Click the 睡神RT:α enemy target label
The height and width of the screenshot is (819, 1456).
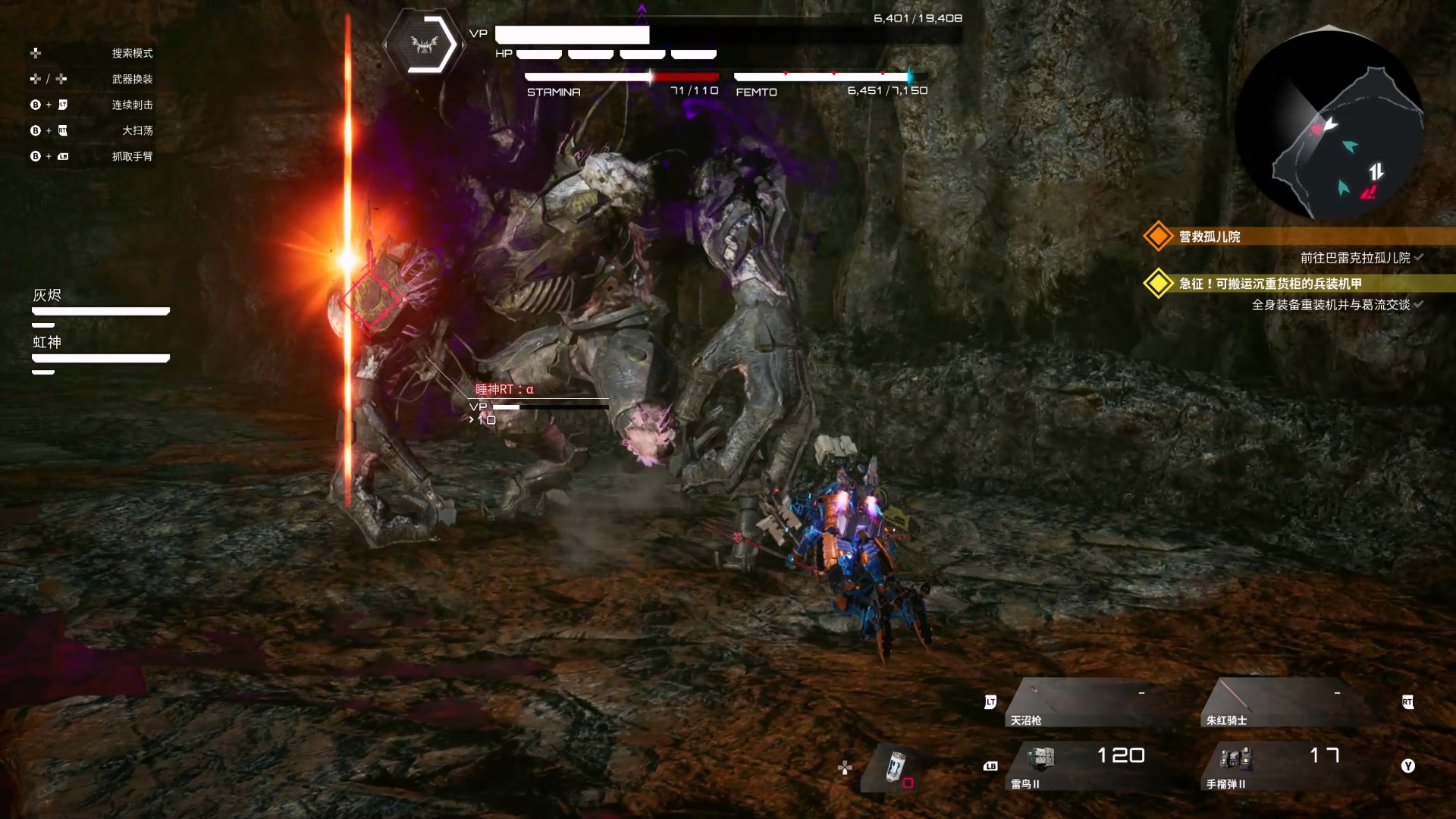[504, 390]
